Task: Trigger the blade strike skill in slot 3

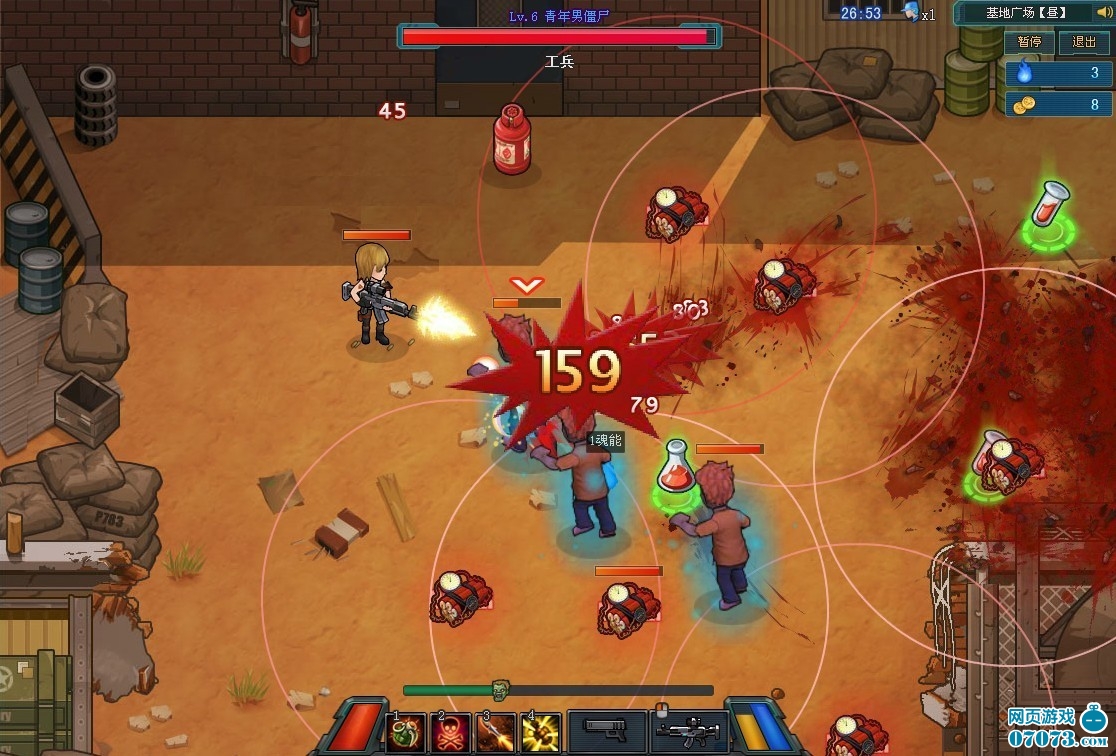Action: click(496, 734)
